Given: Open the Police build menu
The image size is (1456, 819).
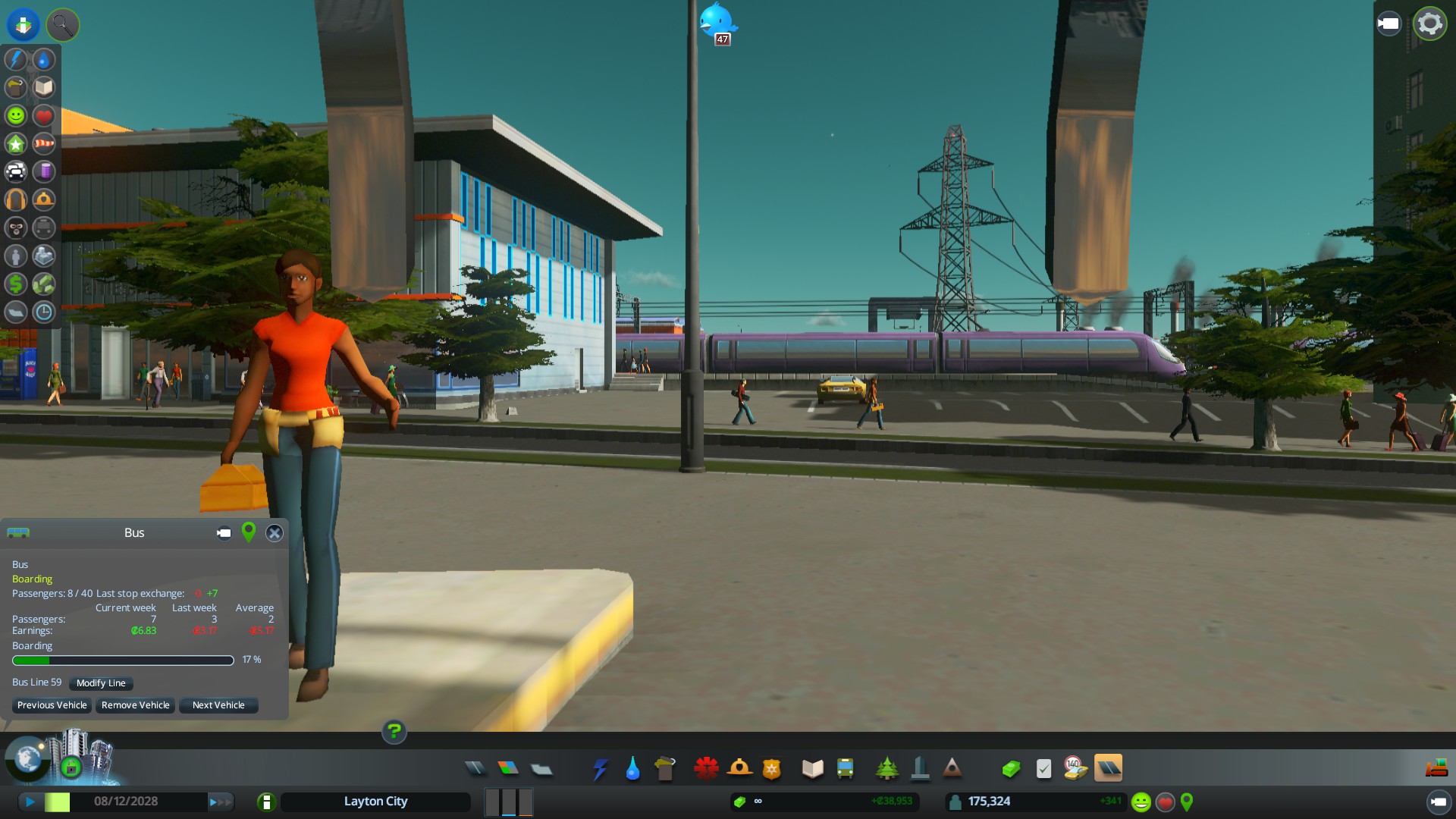Looking at the screenshot, I should [x=772, y=769].
